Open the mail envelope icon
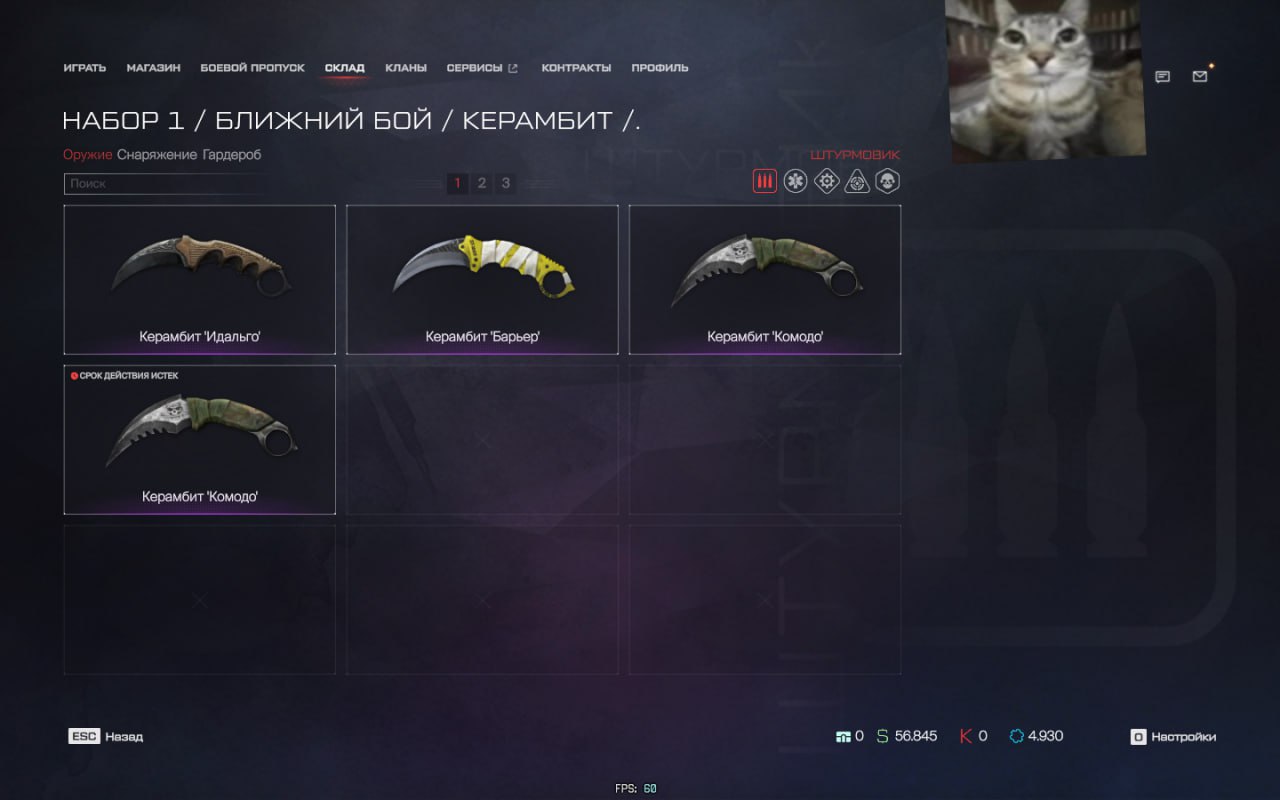Viewport: 1280px width, 800px height. 1200,76
